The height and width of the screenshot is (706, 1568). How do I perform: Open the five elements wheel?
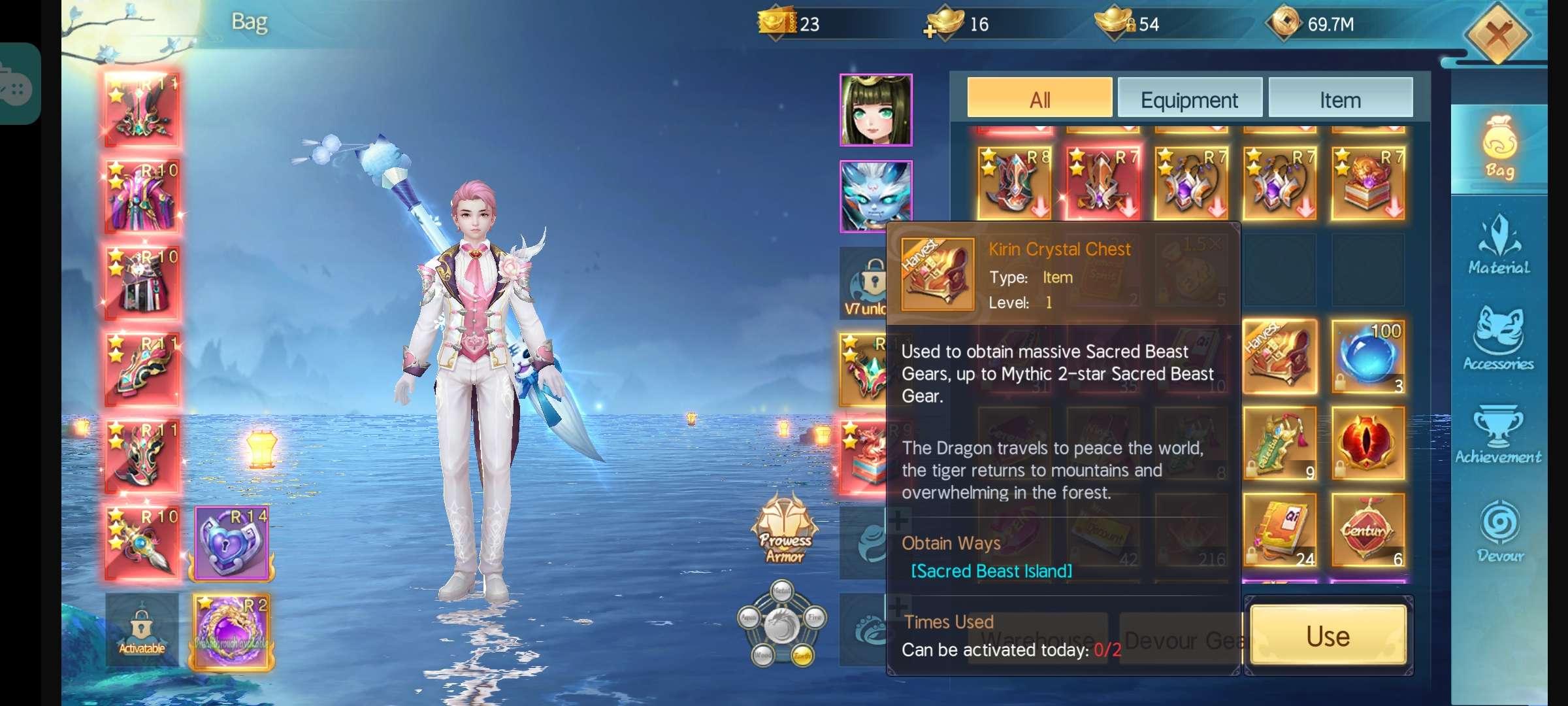pos(782,623)
